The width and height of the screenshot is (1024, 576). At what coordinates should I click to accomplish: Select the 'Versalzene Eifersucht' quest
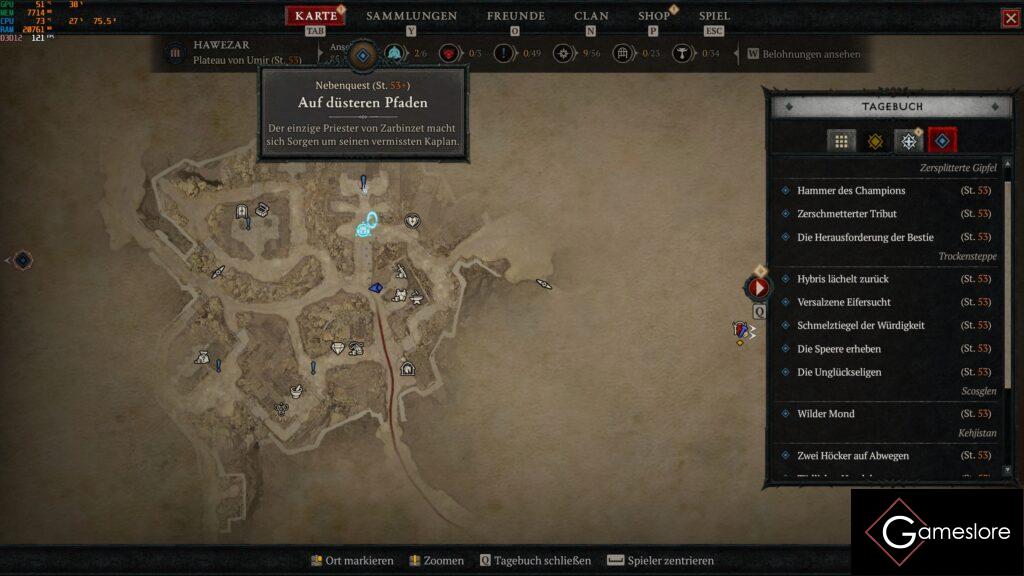[844, 302]
